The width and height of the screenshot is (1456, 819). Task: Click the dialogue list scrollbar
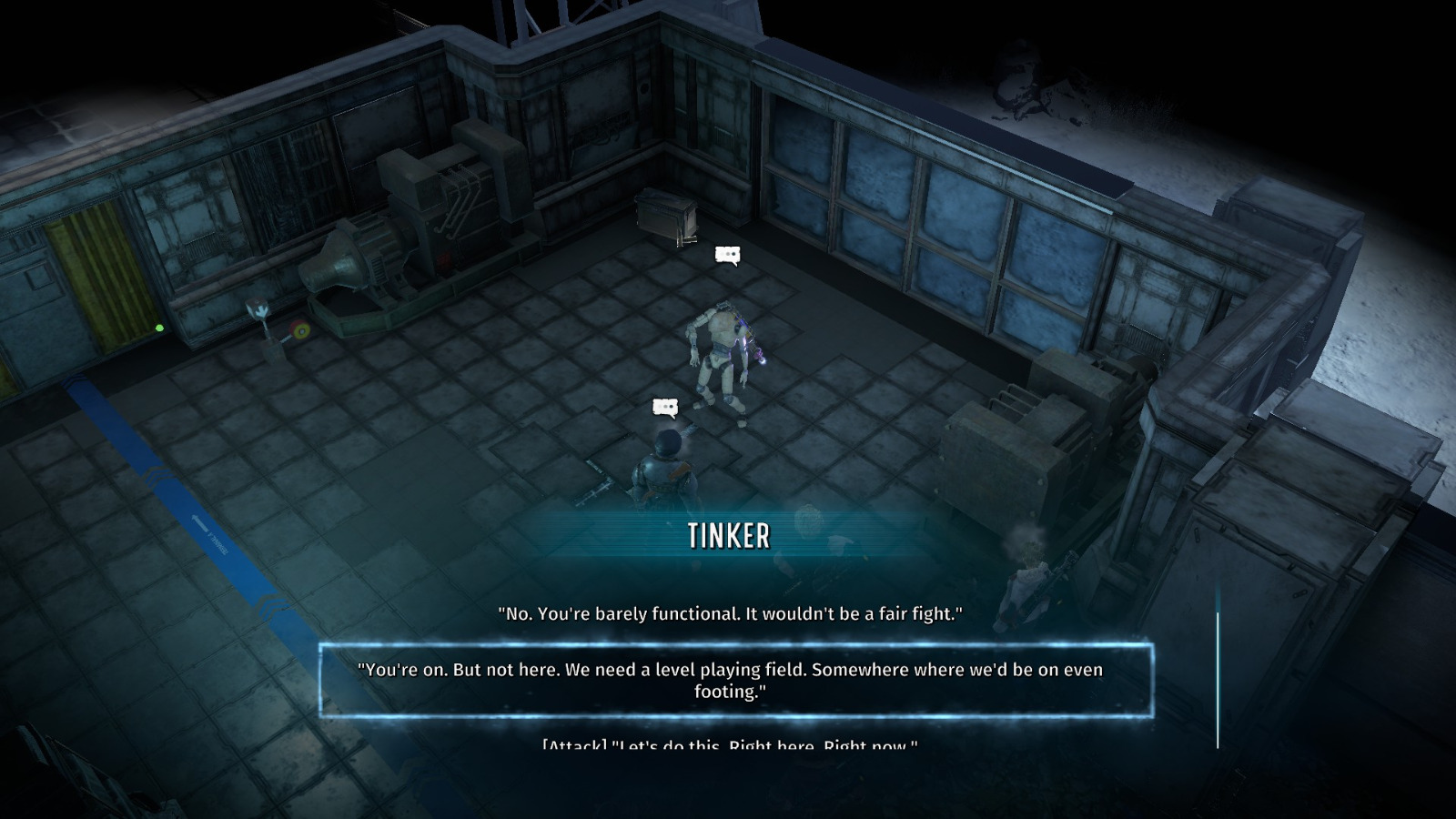tap(1218, 678)
